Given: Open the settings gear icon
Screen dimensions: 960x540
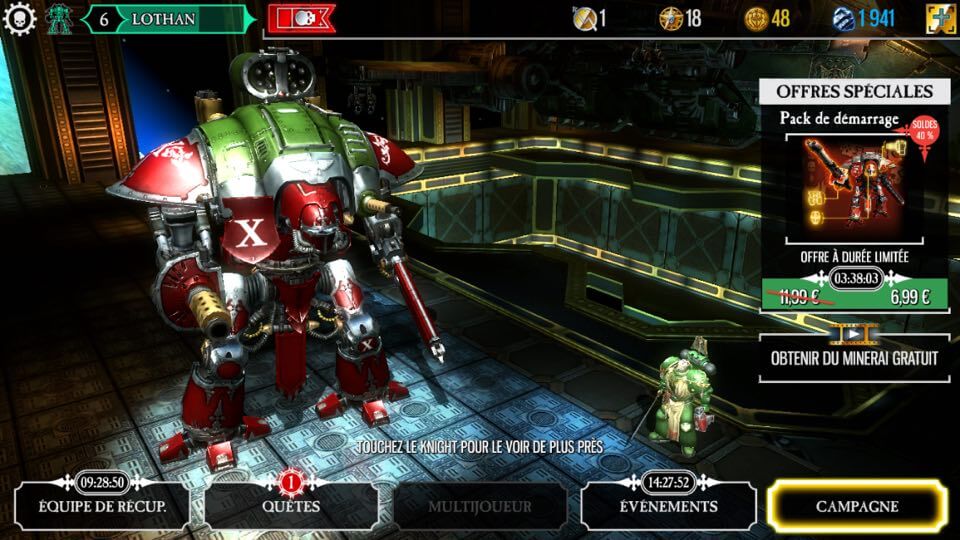Looking at the screenshot, I should 19,18.
